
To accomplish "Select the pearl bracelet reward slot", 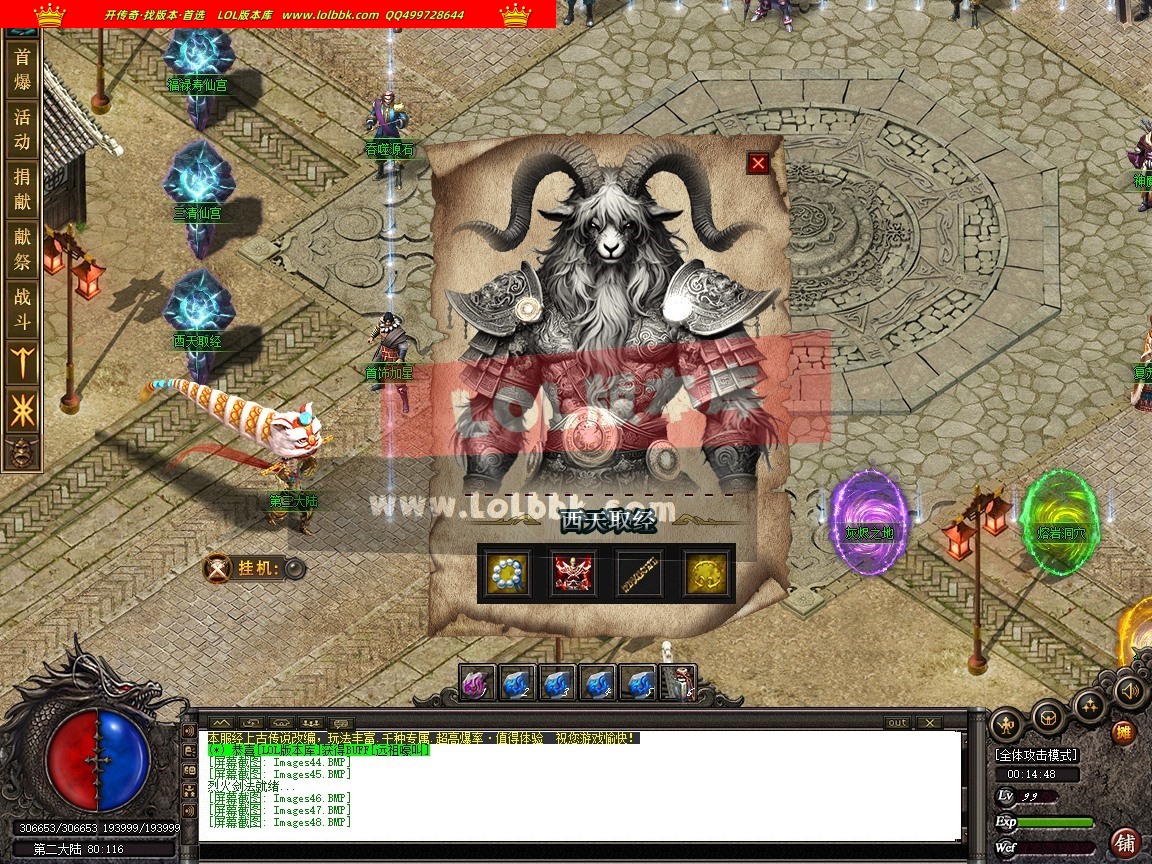I will point(507,573).
